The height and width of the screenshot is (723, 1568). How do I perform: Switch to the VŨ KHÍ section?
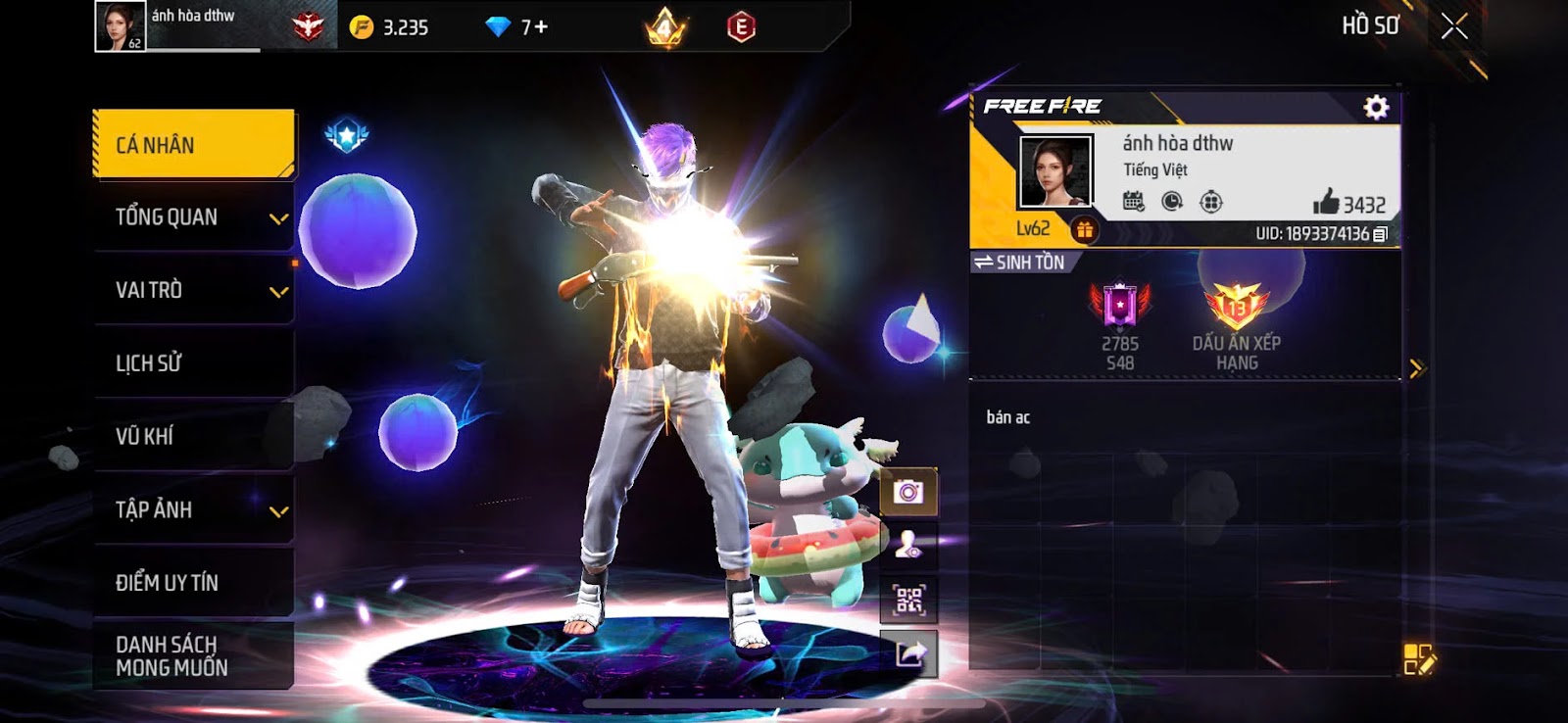(x=194, y=436)
